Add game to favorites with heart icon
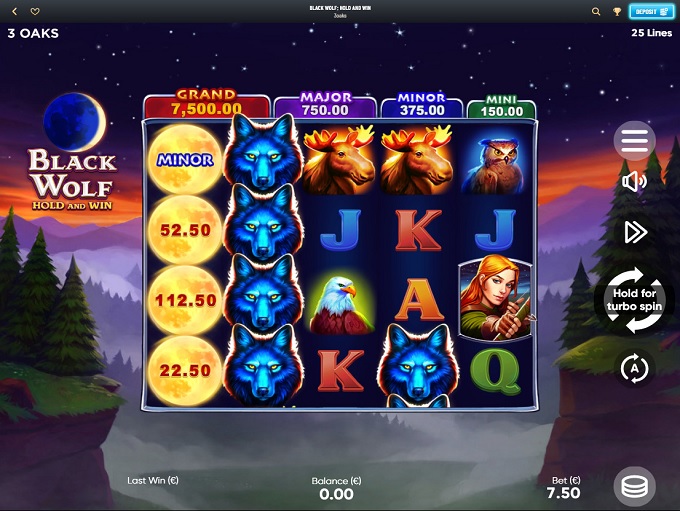 pyautogui.click(x=35, y=12)
